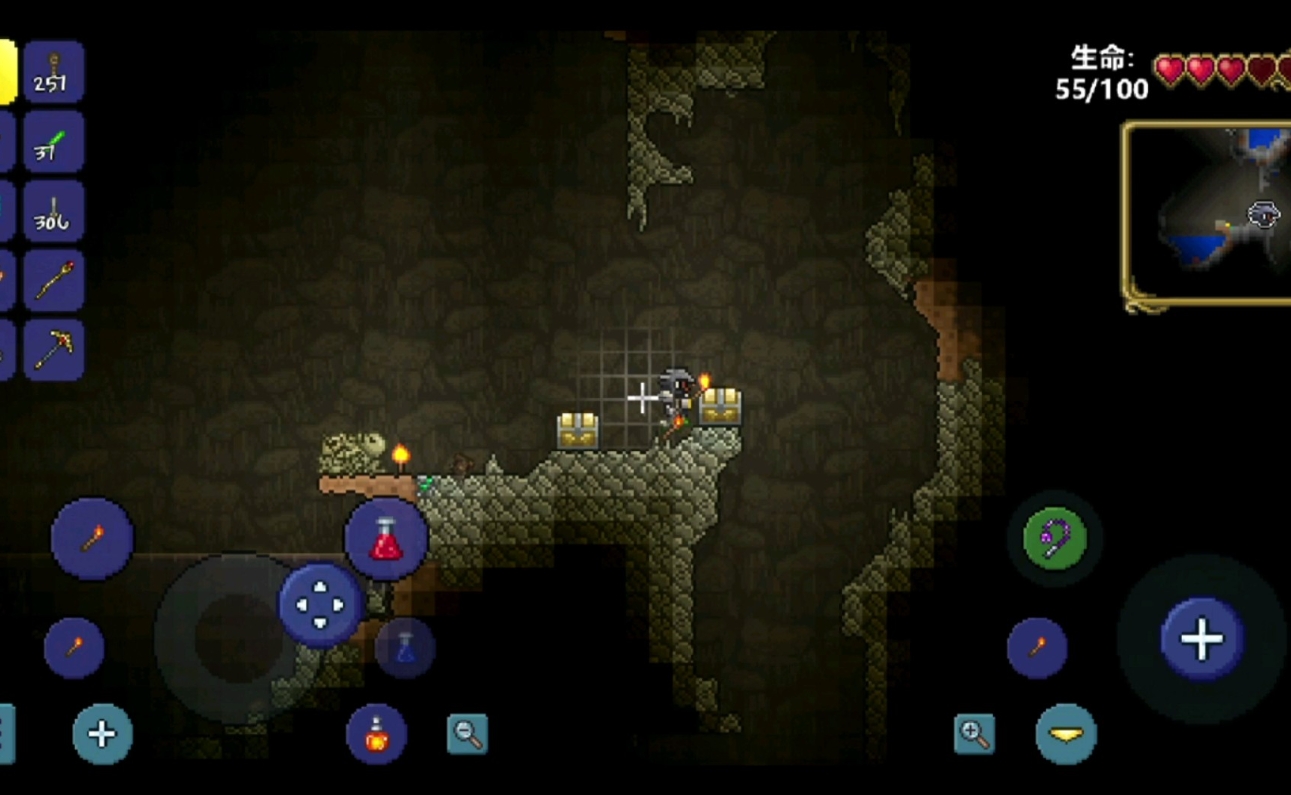The image size is (1291, 795).
Task: Use the red healing potion button
Action: [386, 539]
